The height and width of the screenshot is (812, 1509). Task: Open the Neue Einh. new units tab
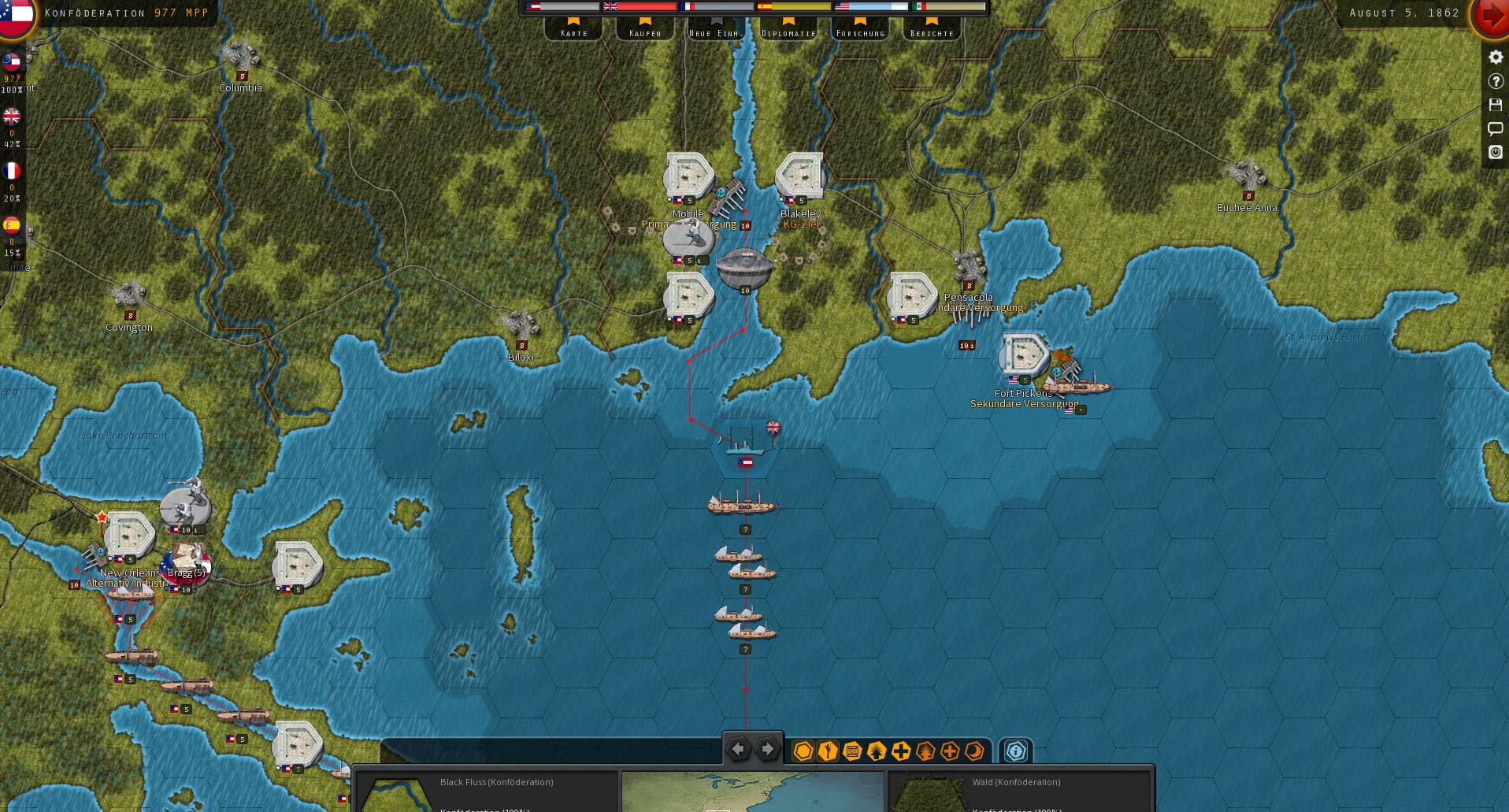coord(715,30)
